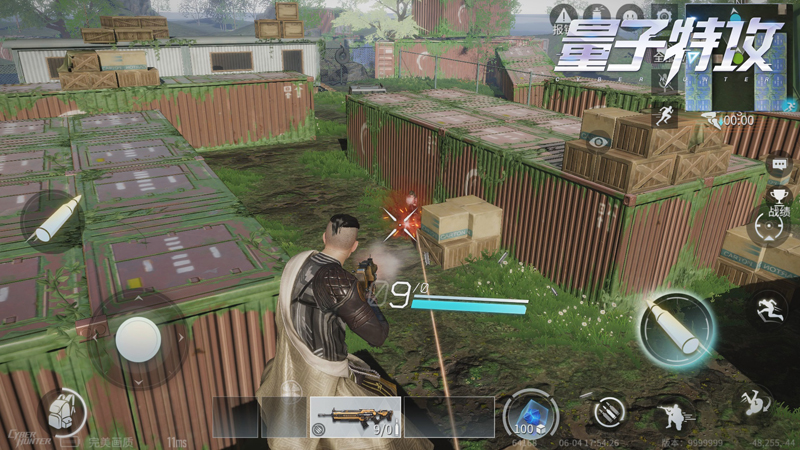Open the backpack inventory
This screenshot has height=450, width=800.
pyautogui.click(x=62, y=410)
